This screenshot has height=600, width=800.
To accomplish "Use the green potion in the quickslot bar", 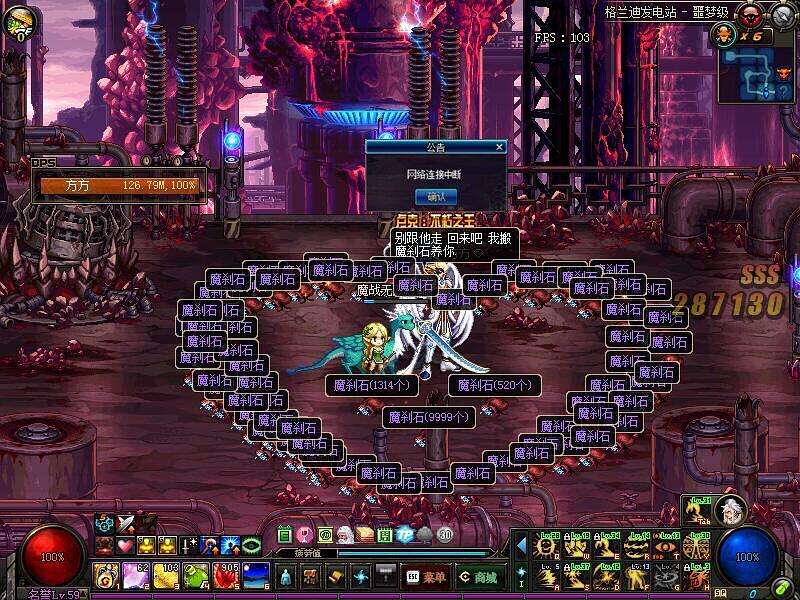I will coord(196,576).
